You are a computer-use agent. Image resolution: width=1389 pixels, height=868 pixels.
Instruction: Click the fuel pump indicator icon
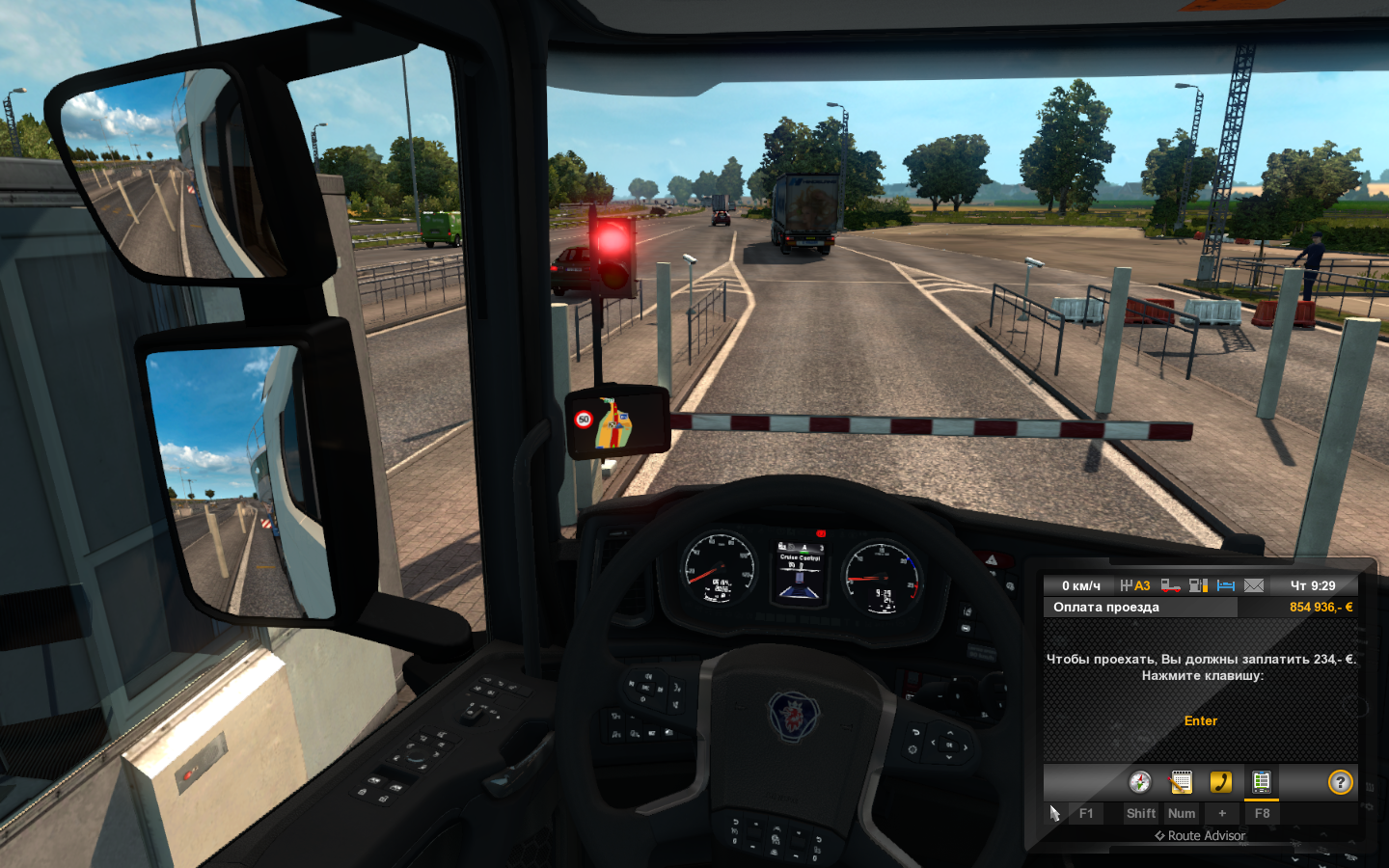coord(1198,585)
